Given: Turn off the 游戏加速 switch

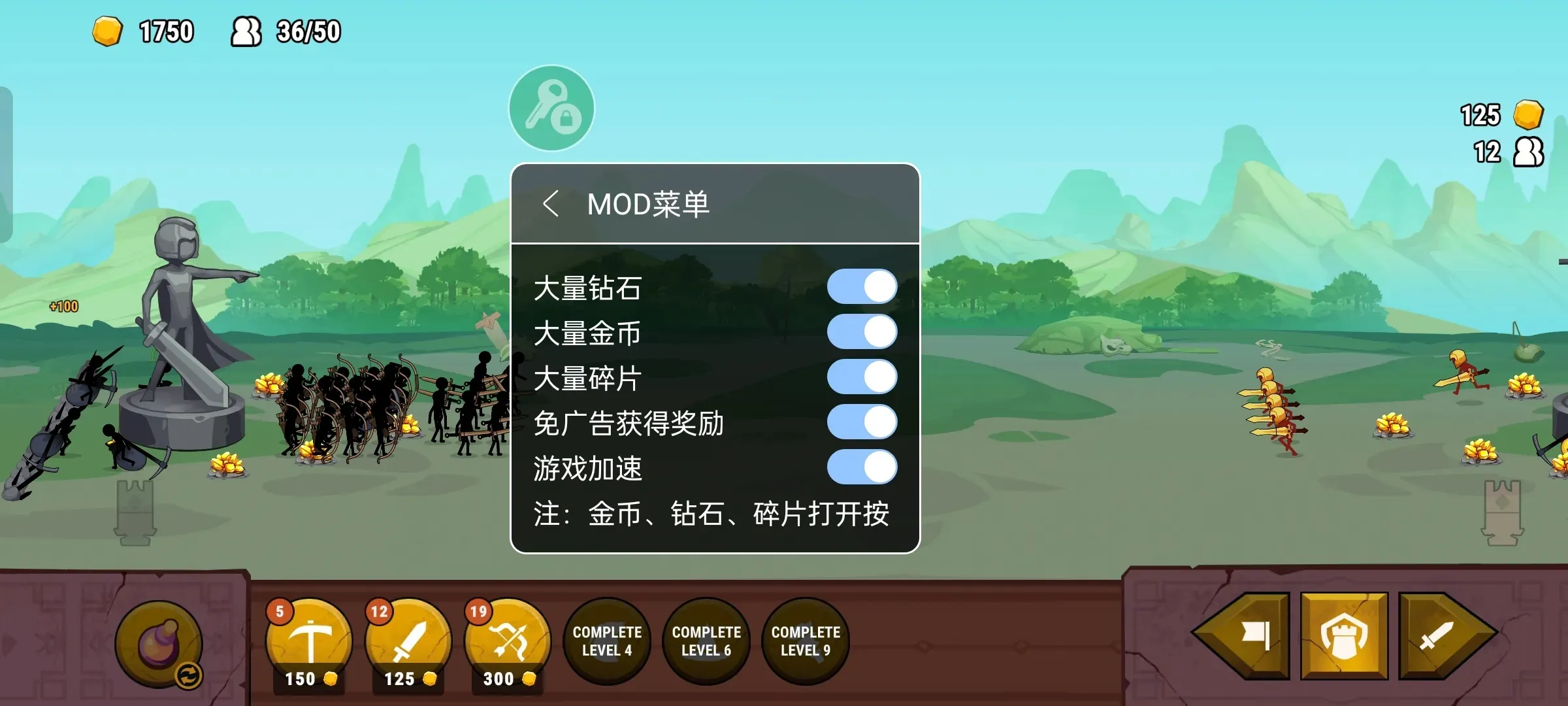Looking at the screenshot, I should point(860,467).
